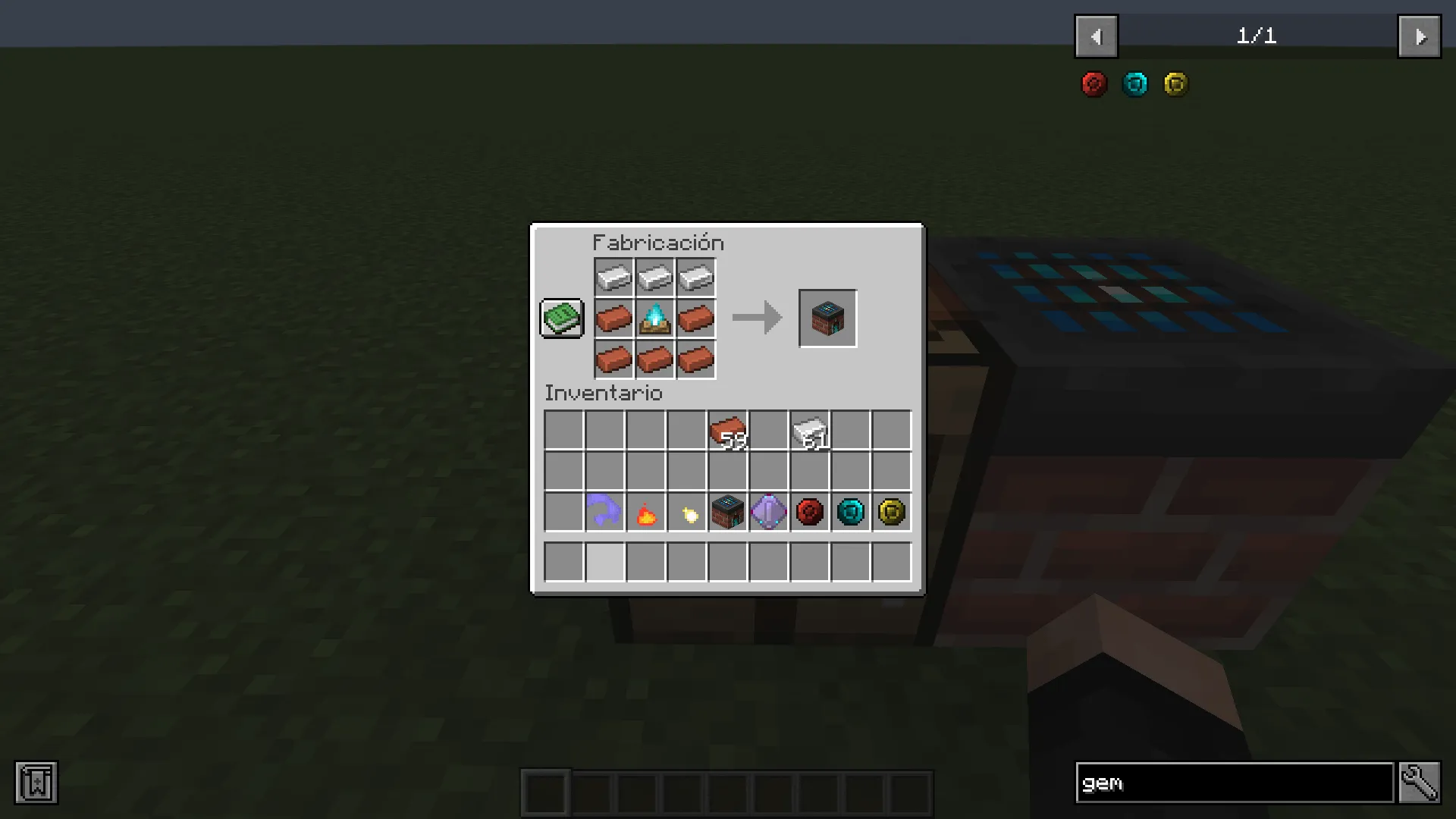Select the stack of 59 bricks in inventory
Screen dimensions: 1456x819
[x=727, y=430]
